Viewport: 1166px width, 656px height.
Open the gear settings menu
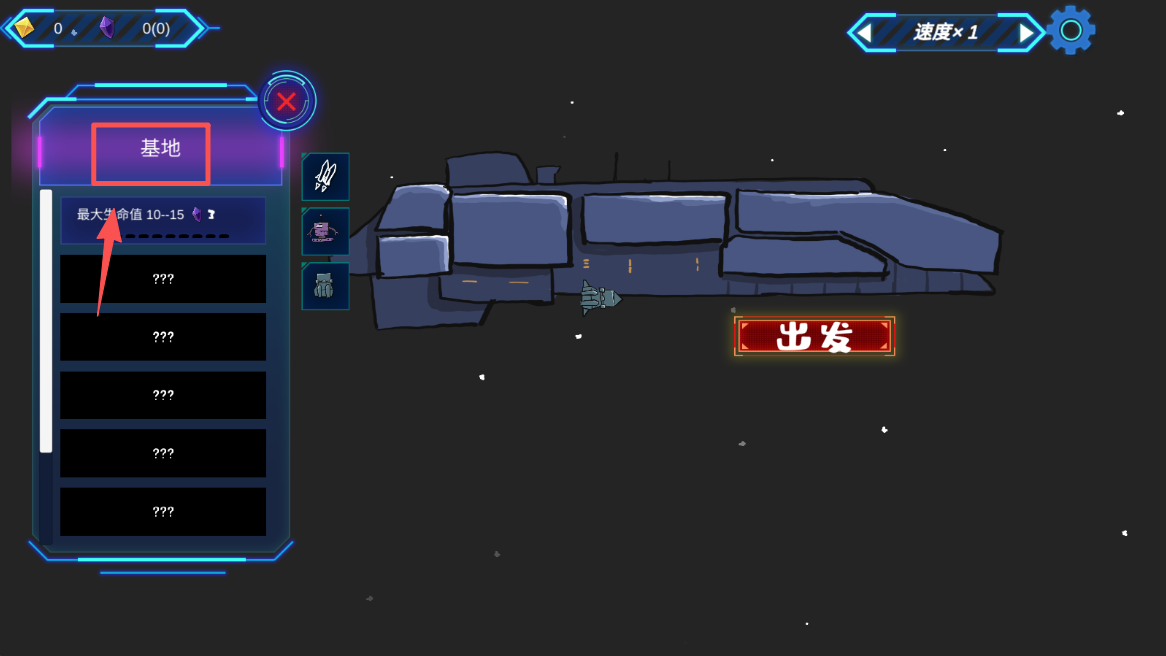(1071, 30)
